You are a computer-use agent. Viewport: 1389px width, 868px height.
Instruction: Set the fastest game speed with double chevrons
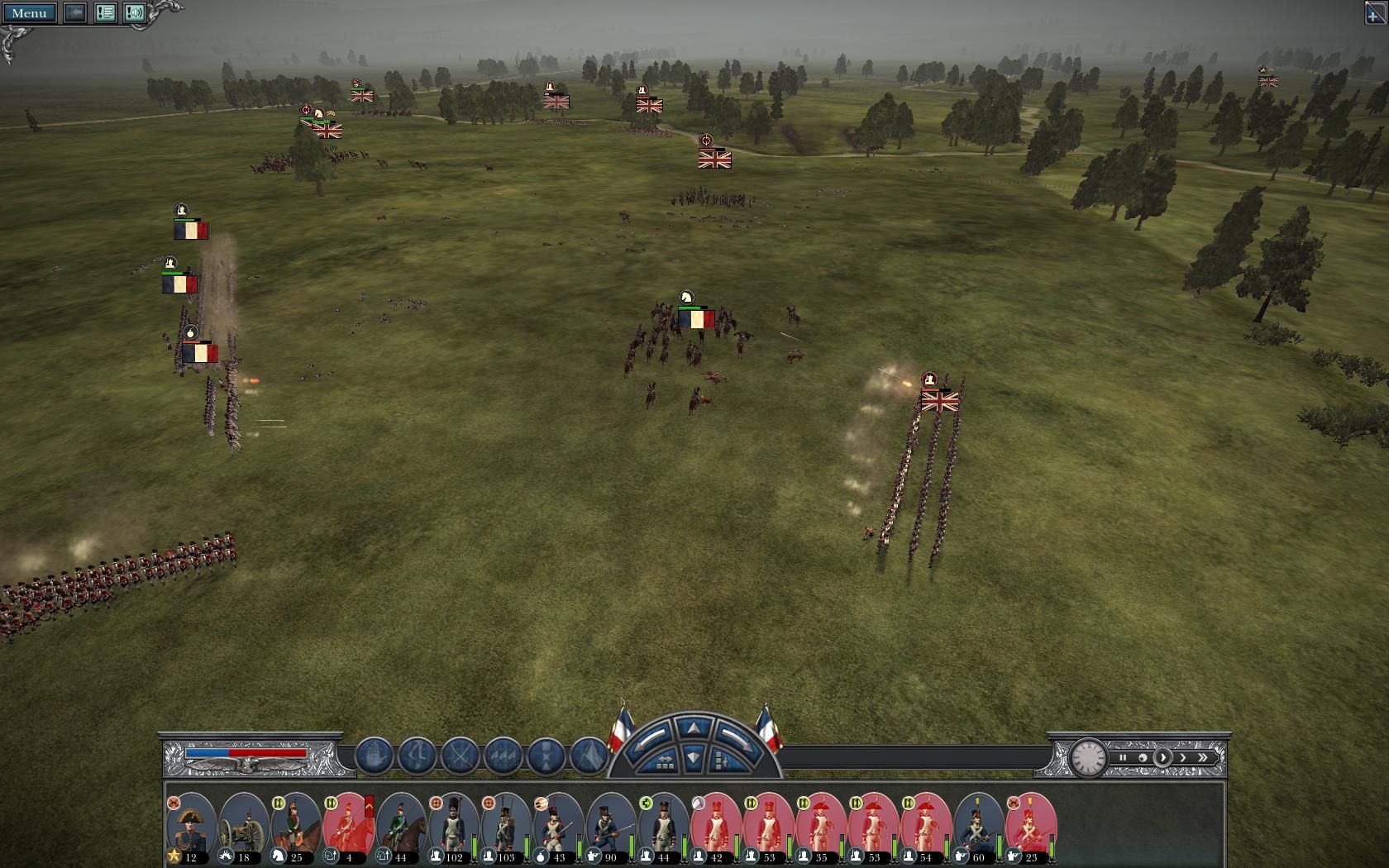(1203, 757)
